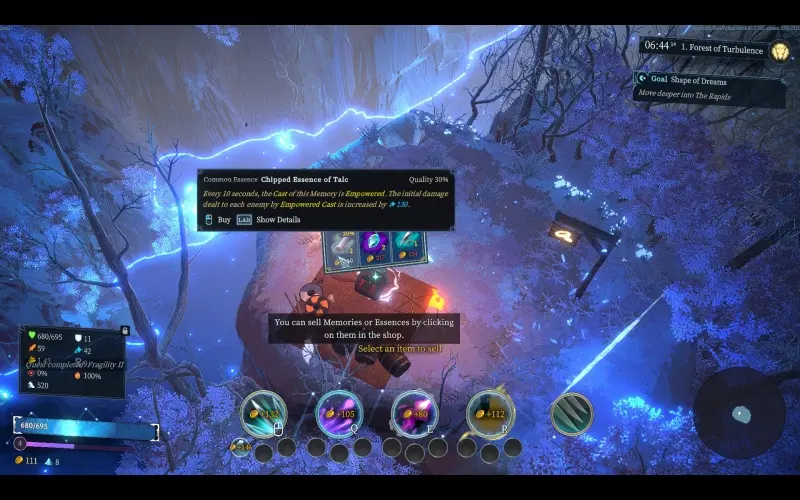
Task: Open the circular minimap
Action: (739, 413)
